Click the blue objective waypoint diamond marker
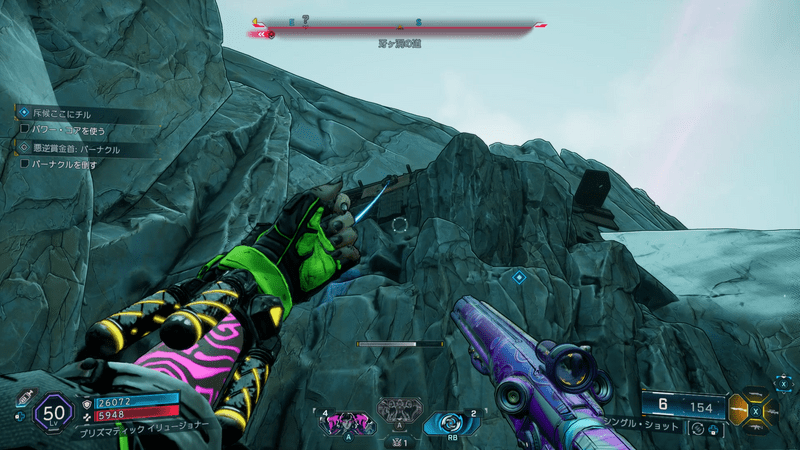Viewport: 800px width, 450px height. tap(518, 276)
